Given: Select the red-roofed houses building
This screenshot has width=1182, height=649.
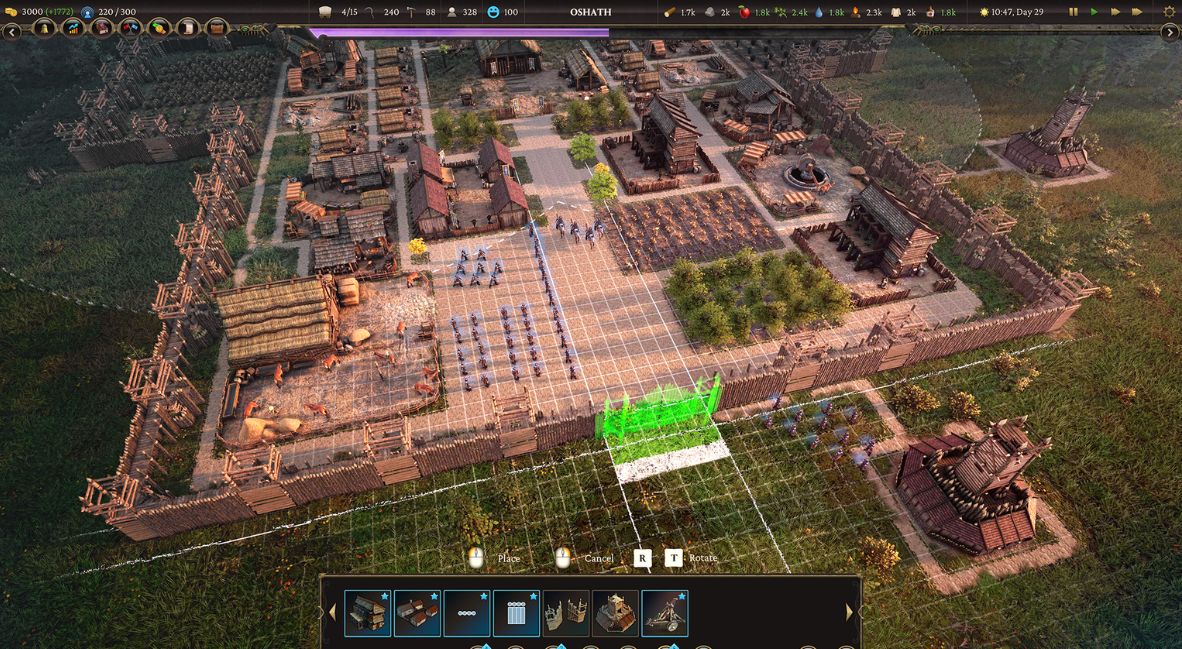Looking at the screenshot, I should [x=417, y=613].
